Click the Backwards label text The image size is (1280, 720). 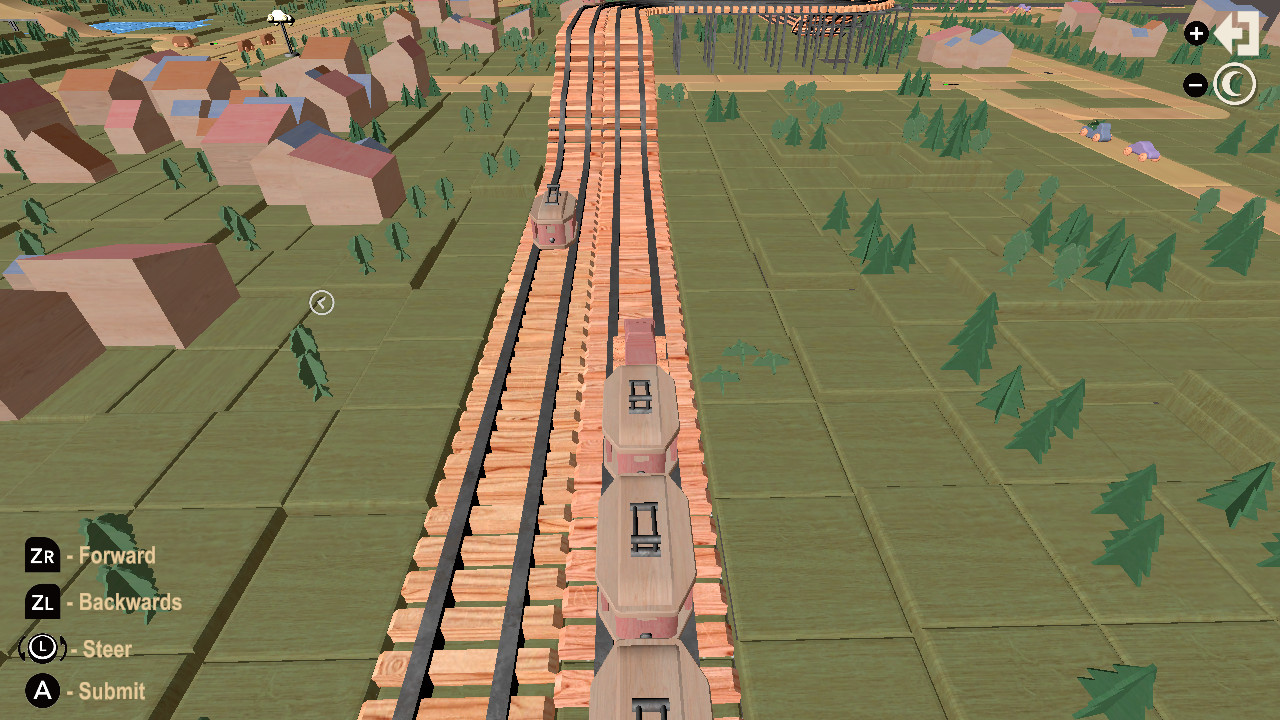click(x=127, y=603)
